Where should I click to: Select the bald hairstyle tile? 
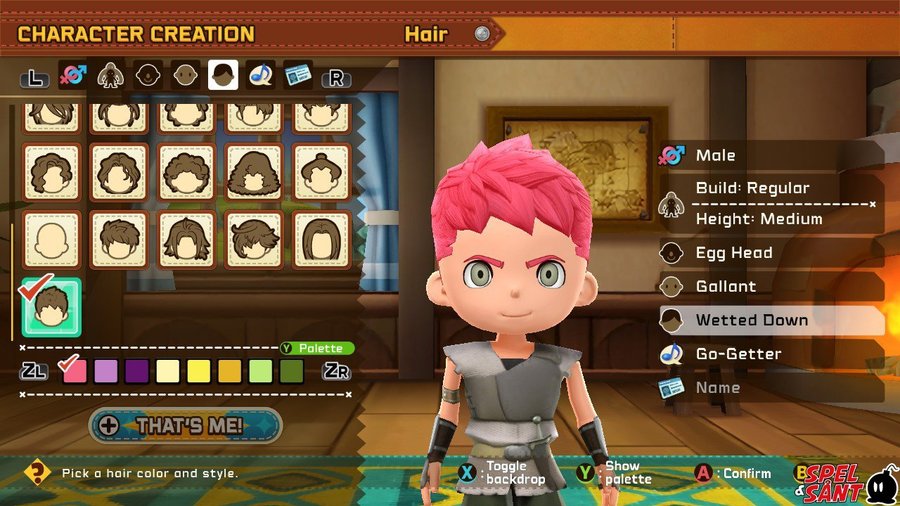[52, 239]
